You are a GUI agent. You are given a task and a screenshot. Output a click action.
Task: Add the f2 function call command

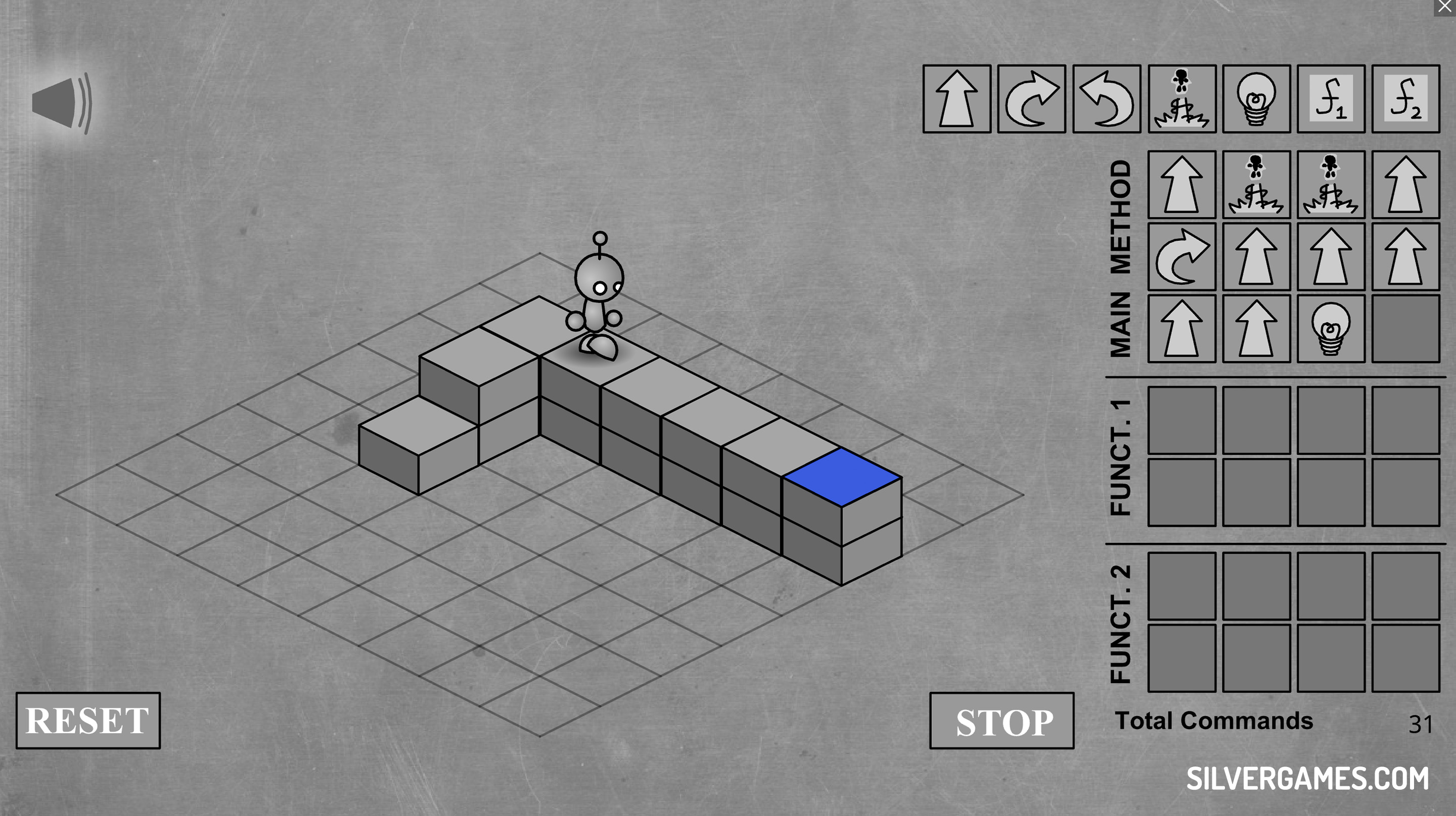click(1405, 99)
